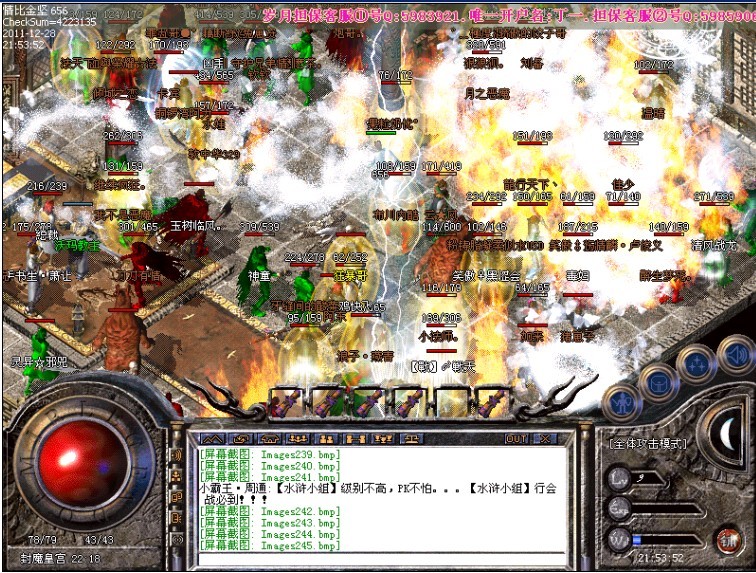Click the OUT button on chat bar

(x=516, y=438)
